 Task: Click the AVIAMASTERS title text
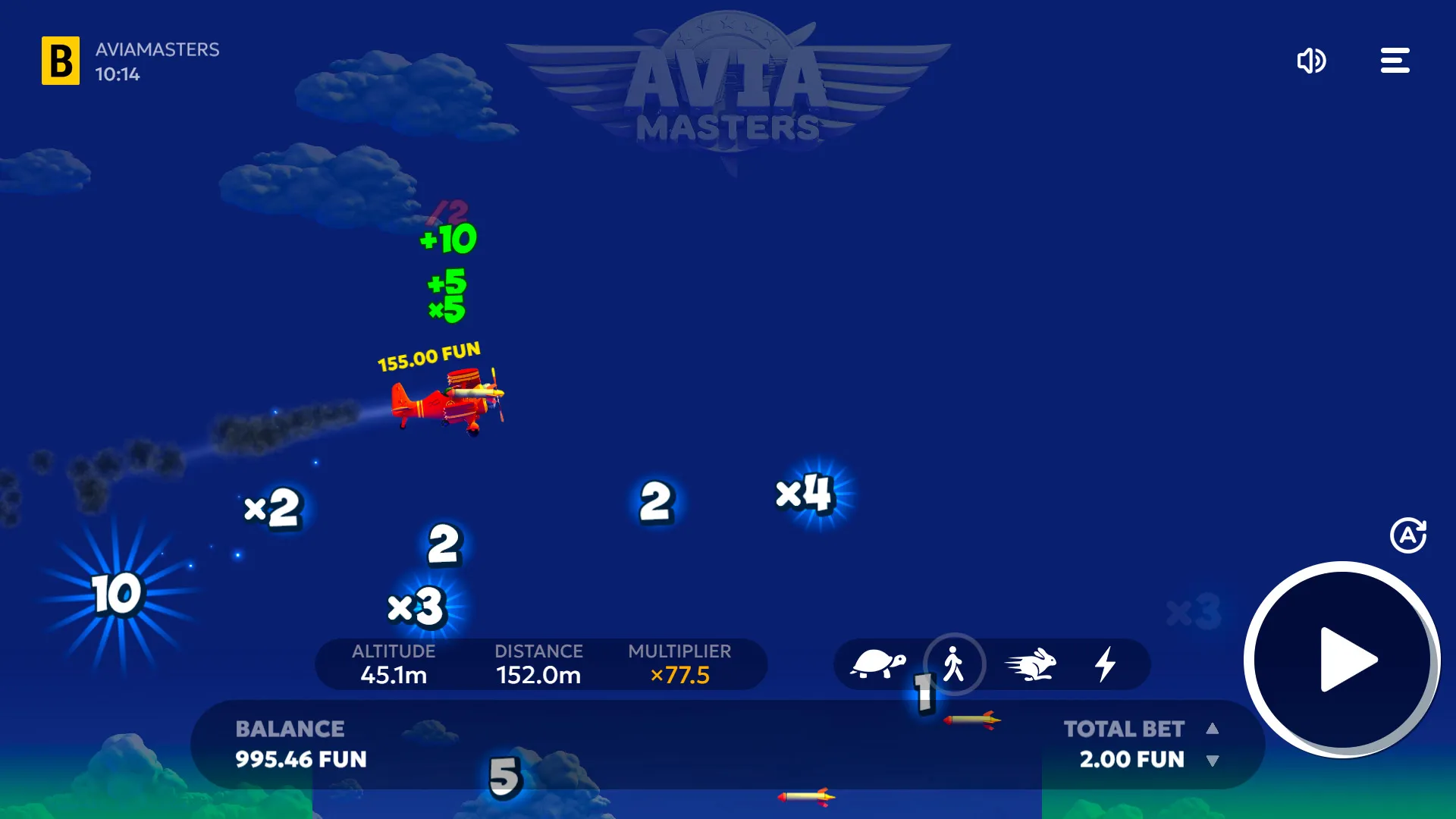coord(155,52)
